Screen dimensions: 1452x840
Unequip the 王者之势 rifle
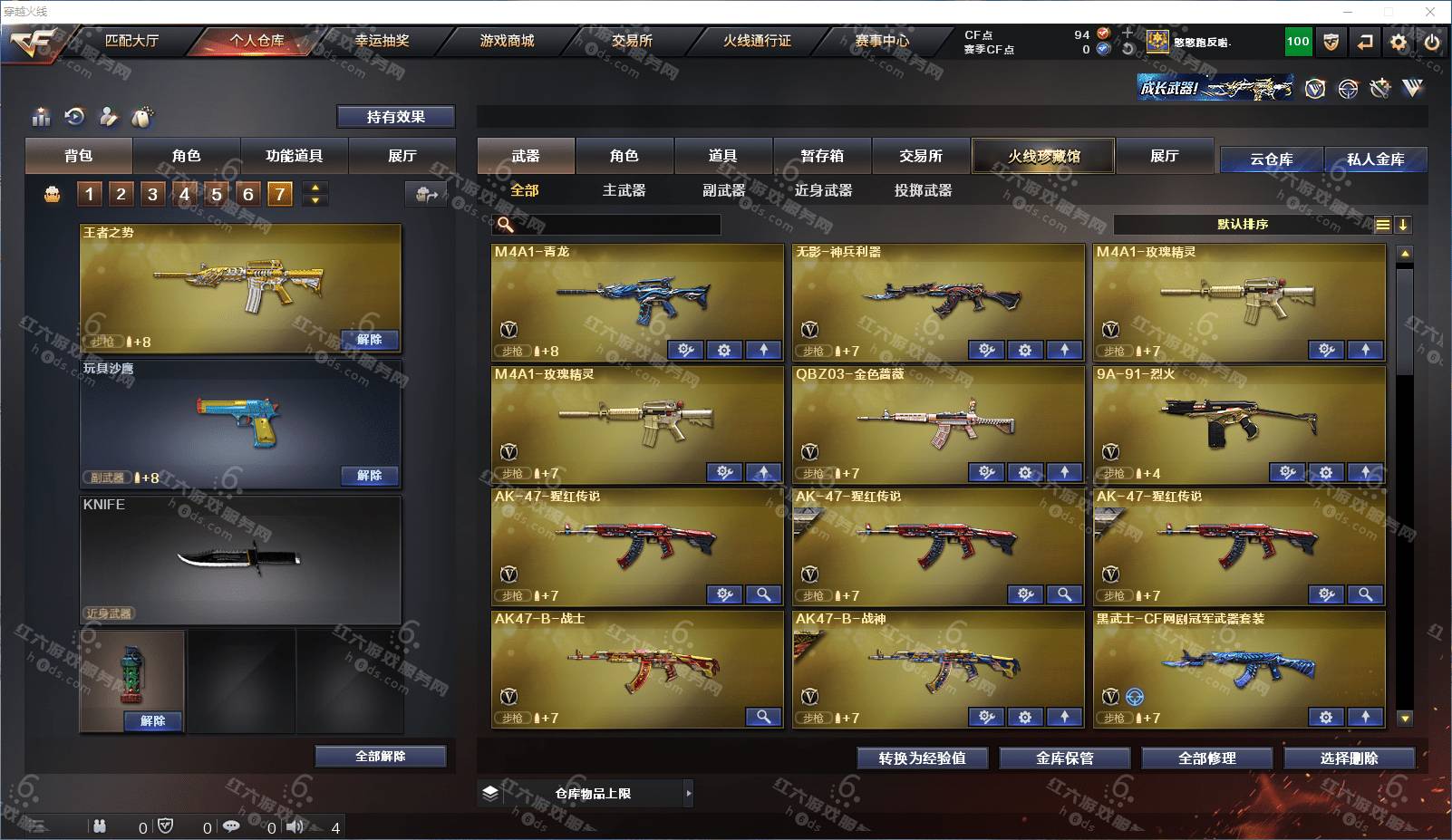click(x=369, y=340)
